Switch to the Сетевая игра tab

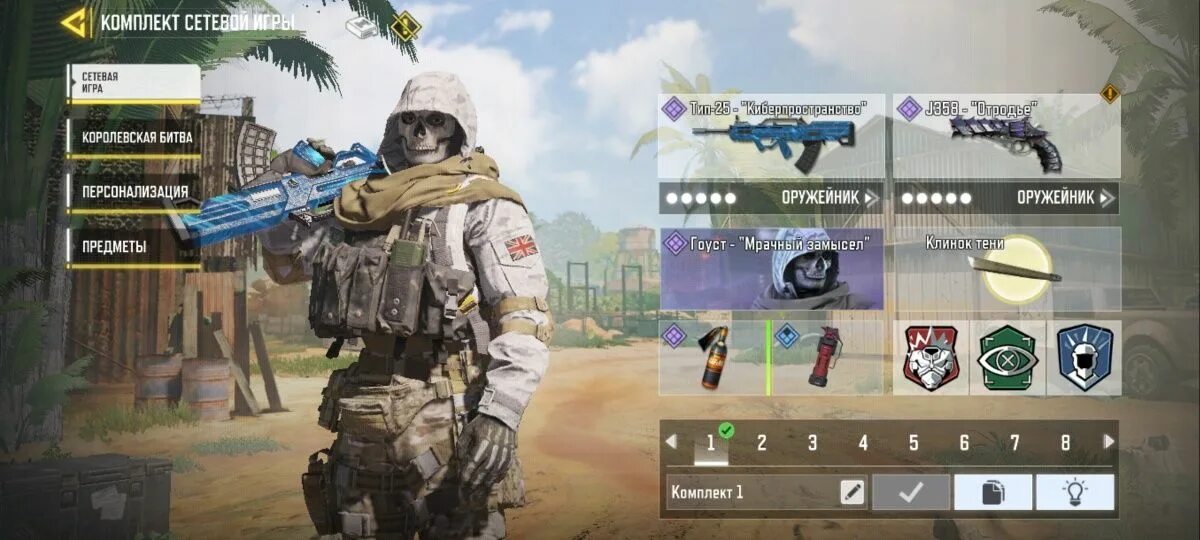[x=134, y=83]
